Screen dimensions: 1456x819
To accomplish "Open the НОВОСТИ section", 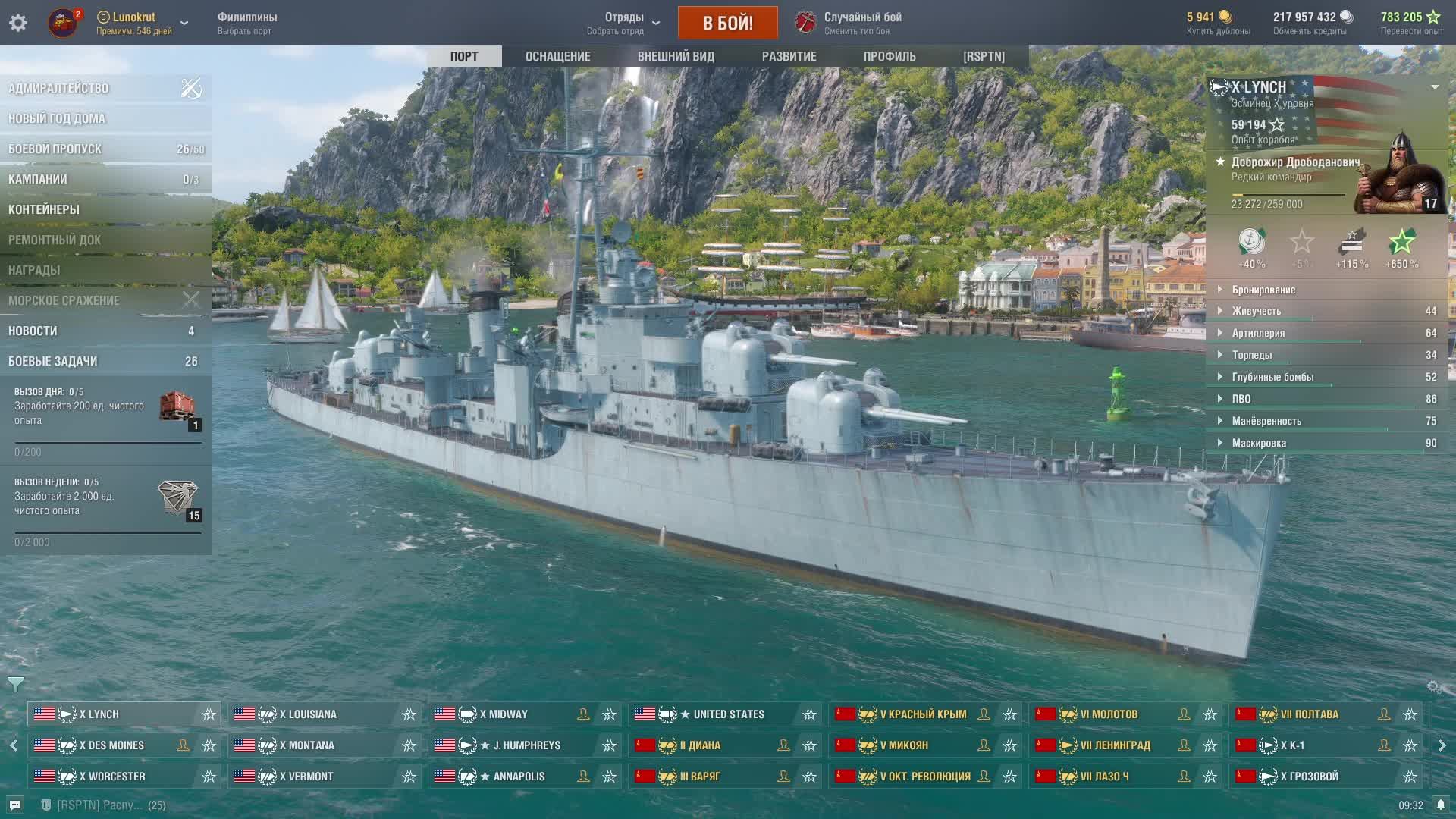I will click(x=33, y=331).
